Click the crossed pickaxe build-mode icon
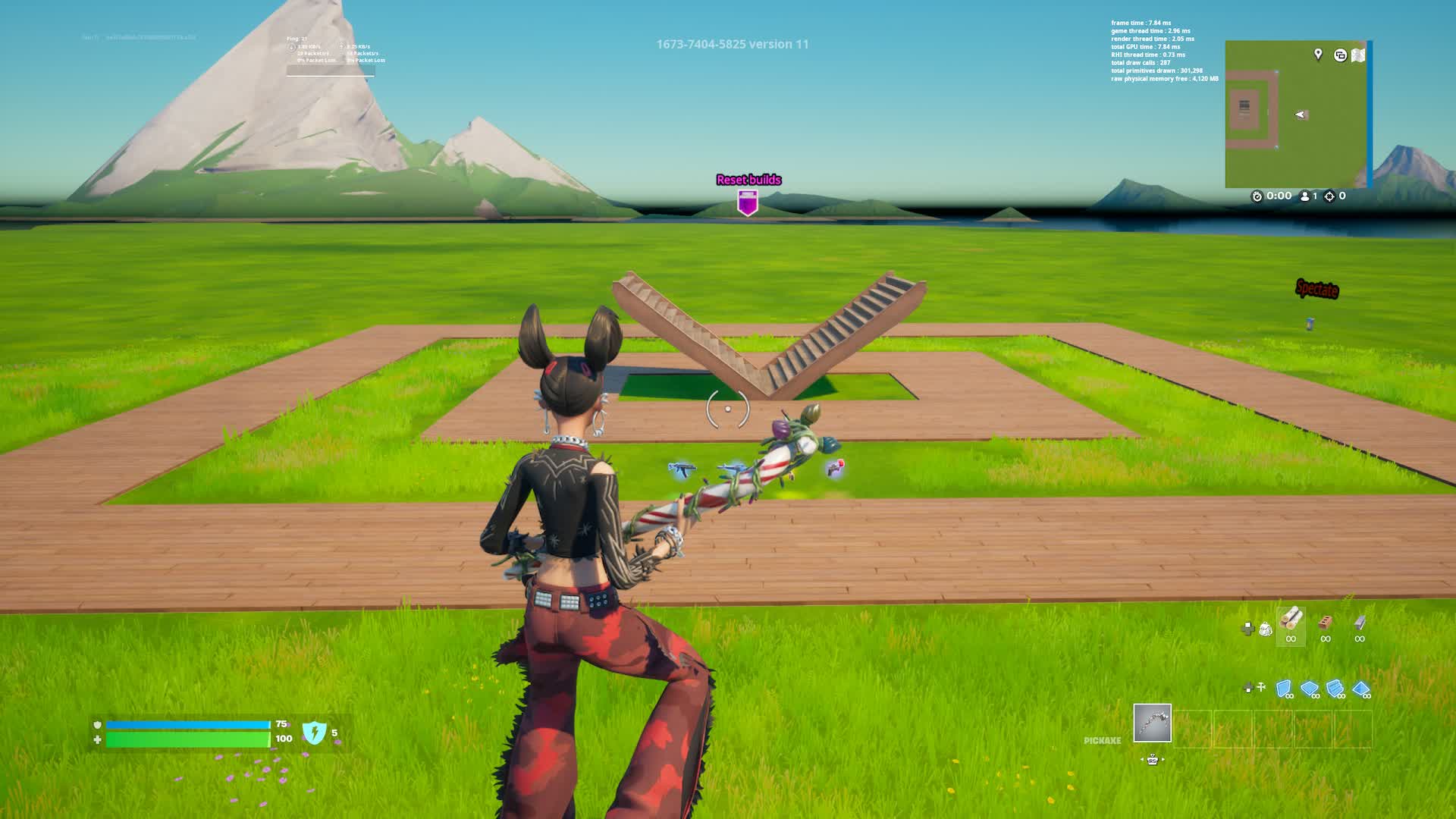The width and height of the screenshot is (1456, 819). point(1261,687)
